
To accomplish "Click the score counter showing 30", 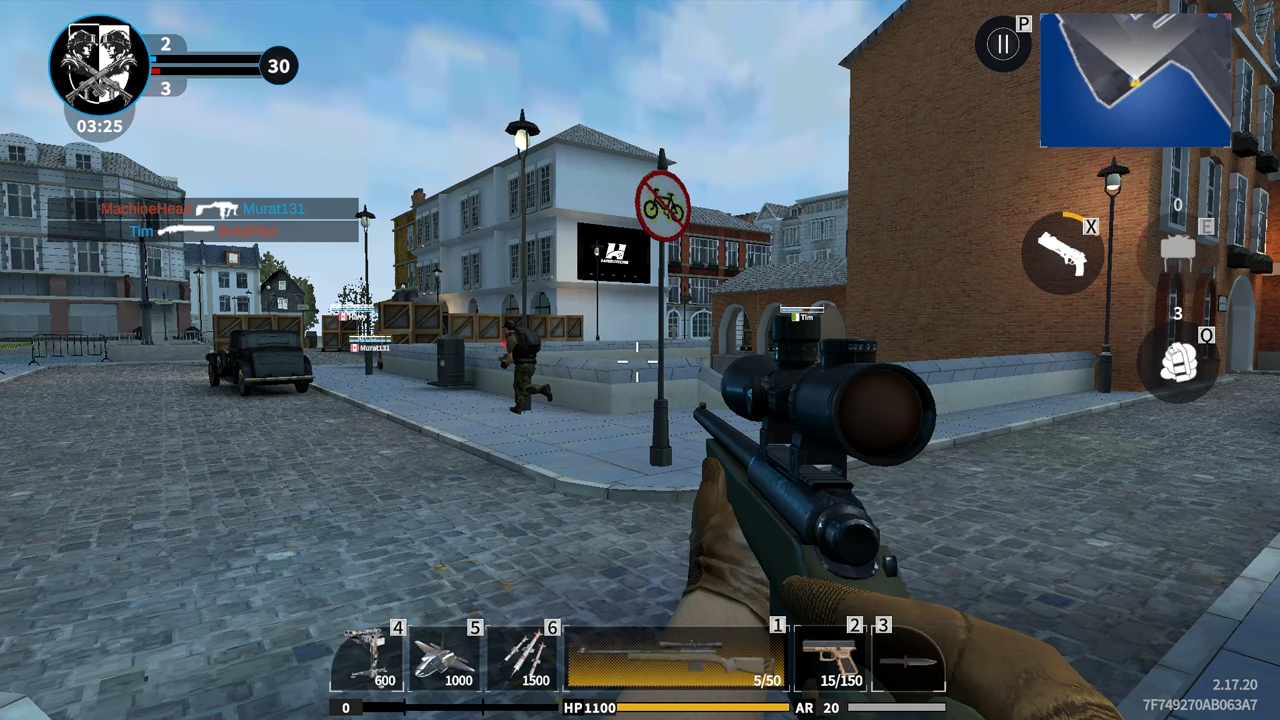I will pyautogui.click(x=279, y=65).
